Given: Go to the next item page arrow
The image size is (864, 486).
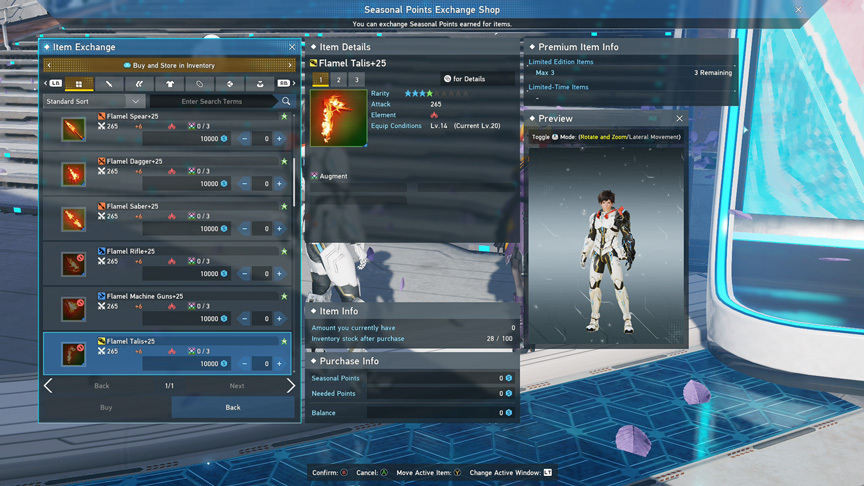Looking at the screenshot, I should (291, 386).
